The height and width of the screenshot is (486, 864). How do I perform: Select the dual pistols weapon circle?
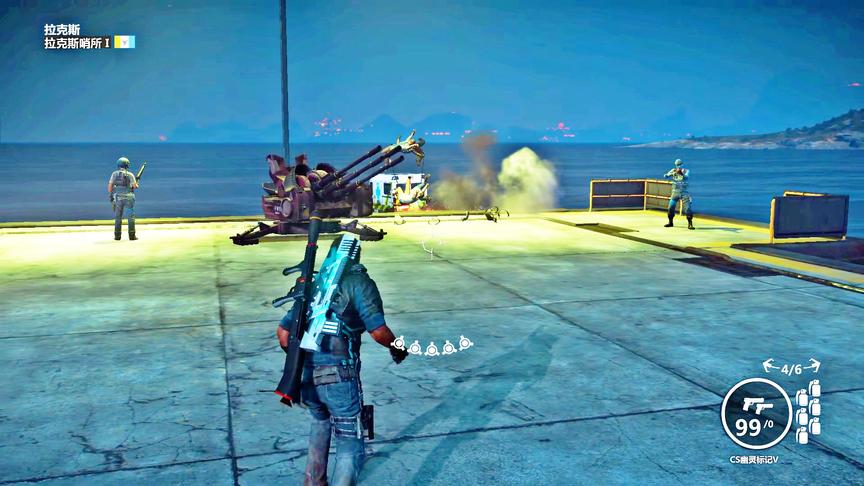pyautogui.click(x=756, y=413)
